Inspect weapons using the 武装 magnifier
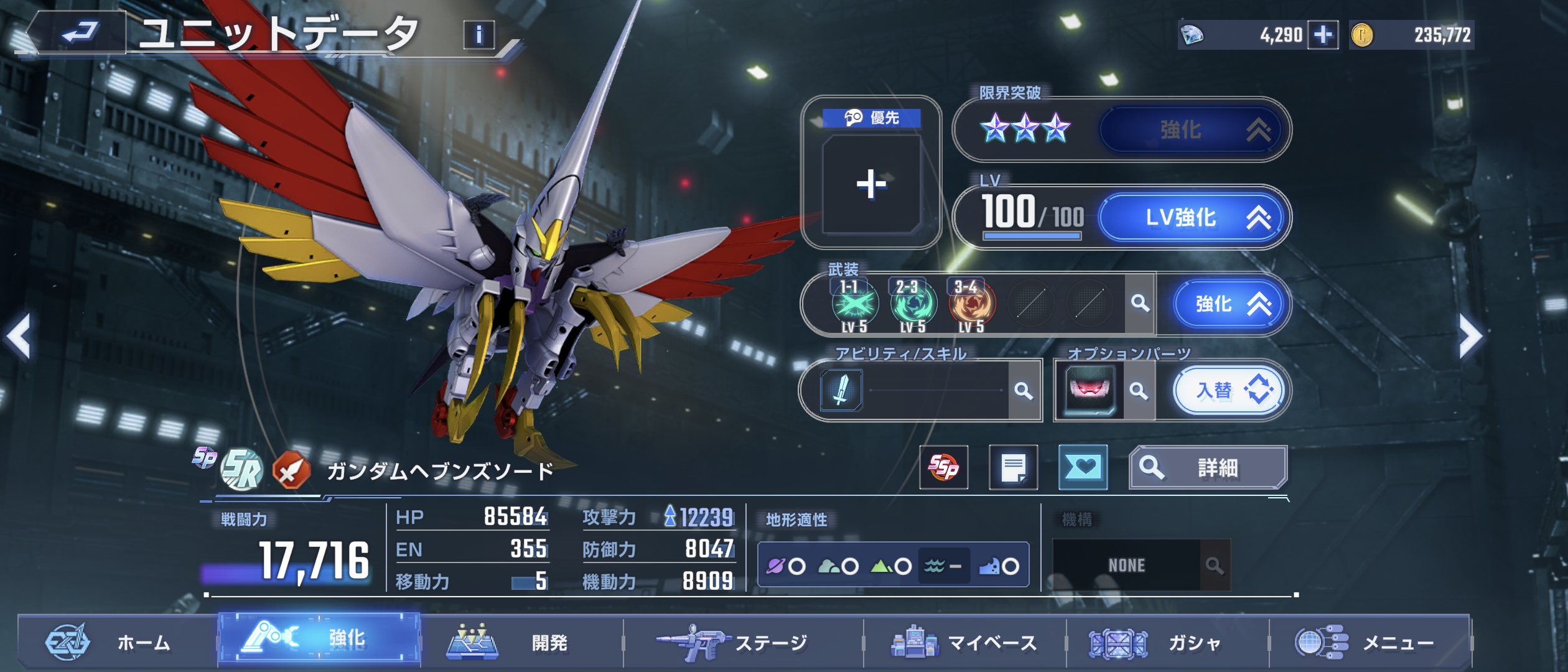 [1140, 304]
